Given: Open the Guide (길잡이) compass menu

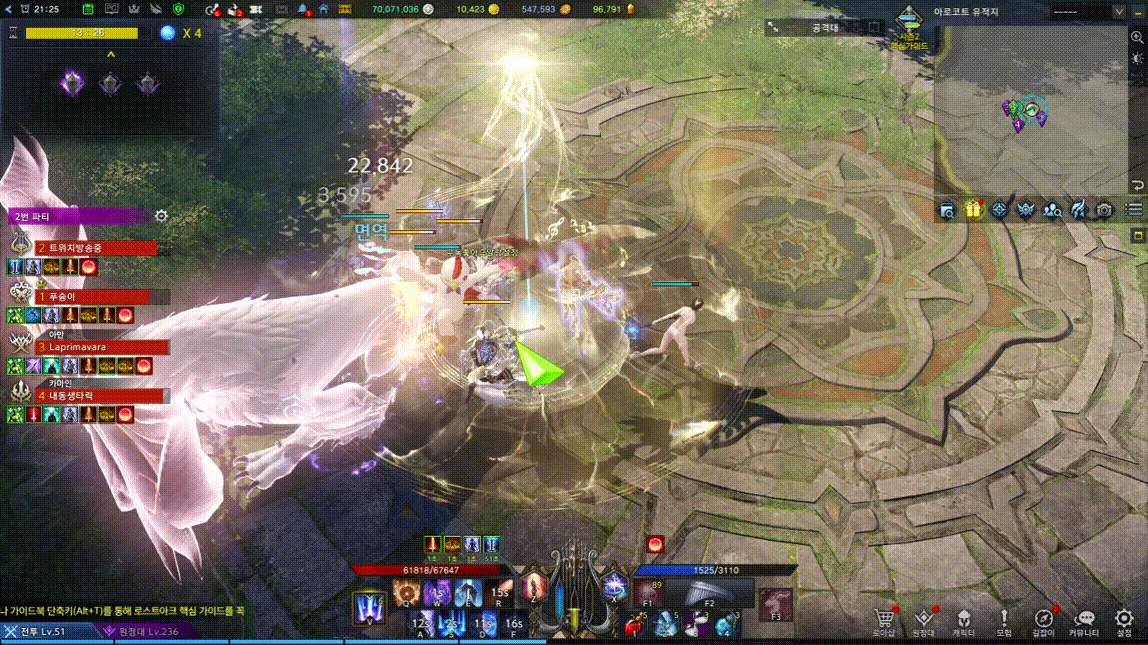Looking at the screenshot, I should point(1043,621).
